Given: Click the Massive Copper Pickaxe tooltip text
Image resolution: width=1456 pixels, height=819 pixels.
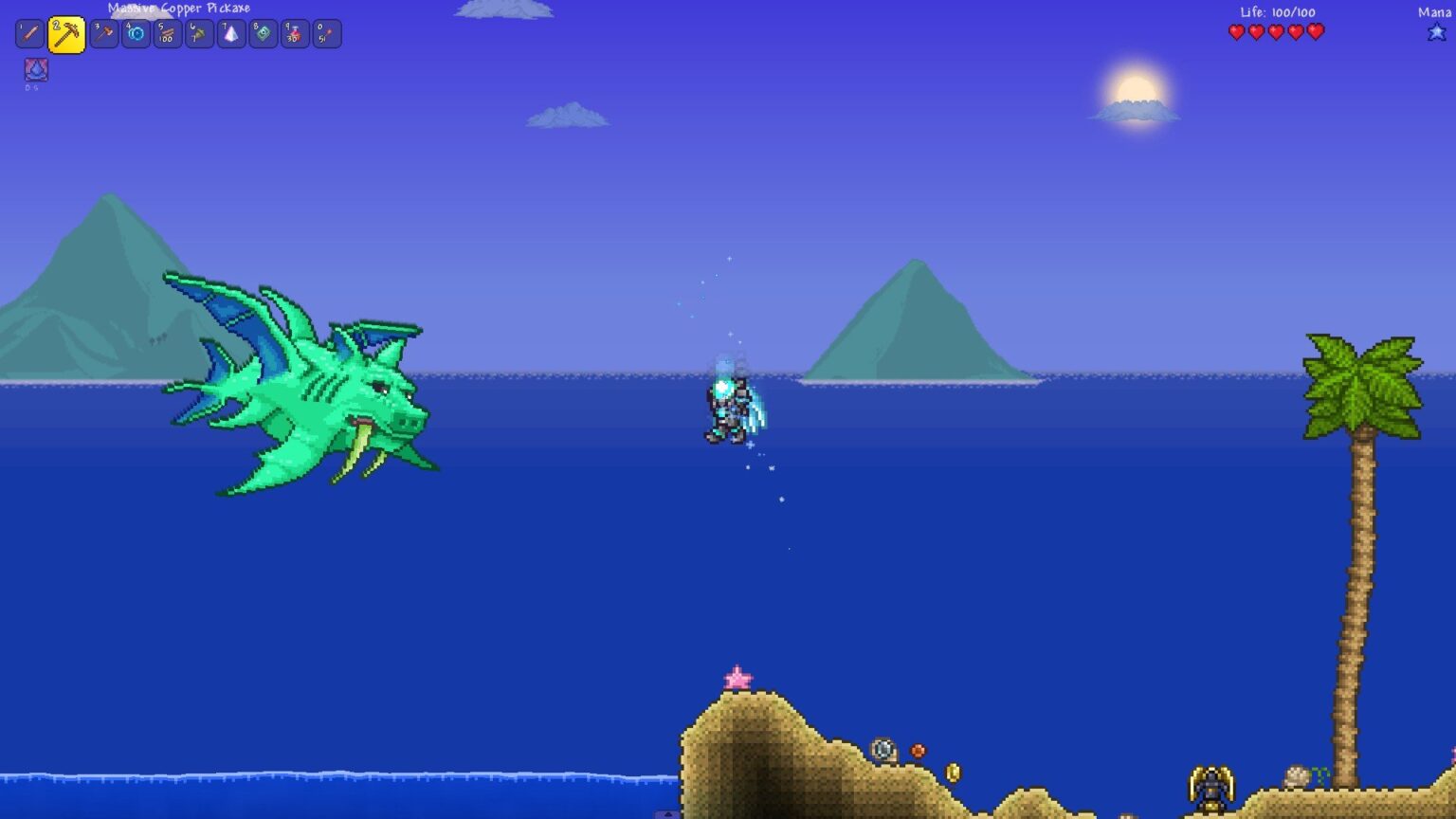Looking at the screenshot, I should tap(180, 8).
